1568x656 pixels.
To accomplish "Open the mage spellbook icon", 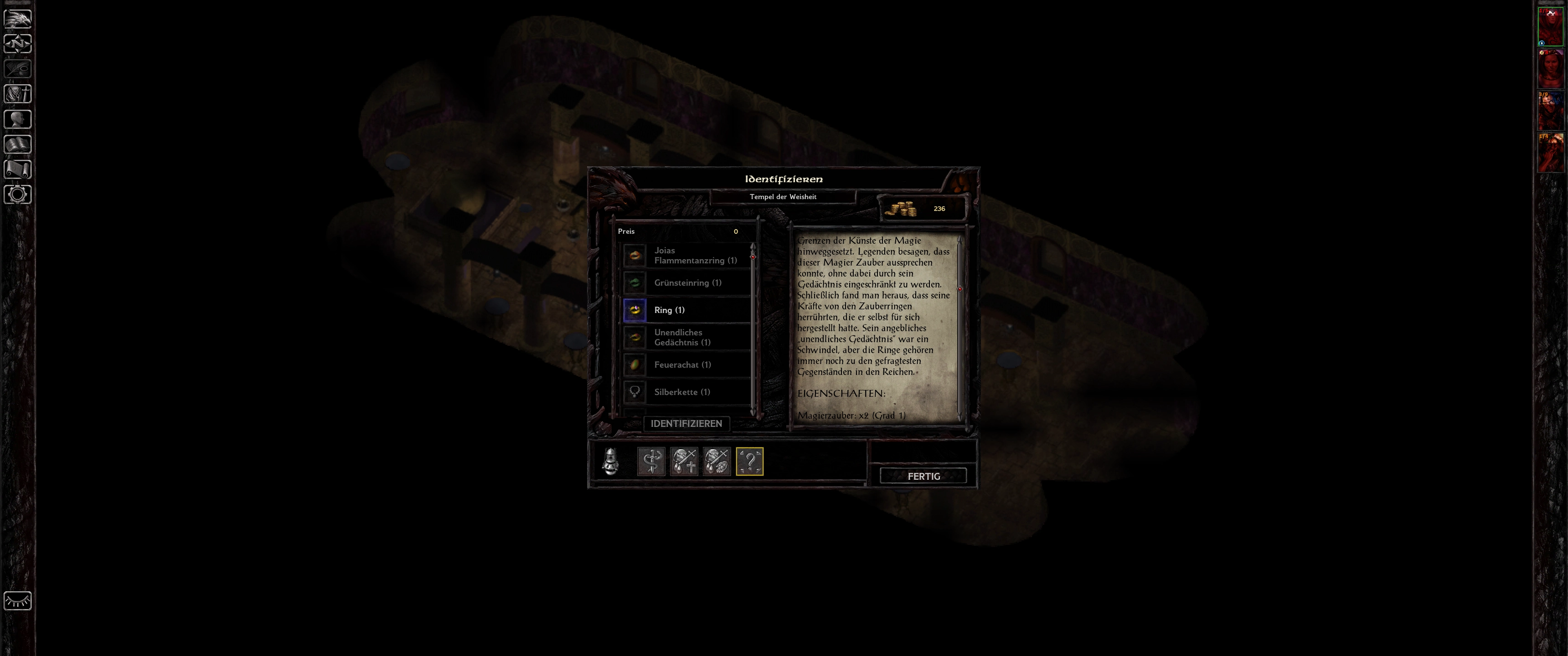I will coord(18,145).
